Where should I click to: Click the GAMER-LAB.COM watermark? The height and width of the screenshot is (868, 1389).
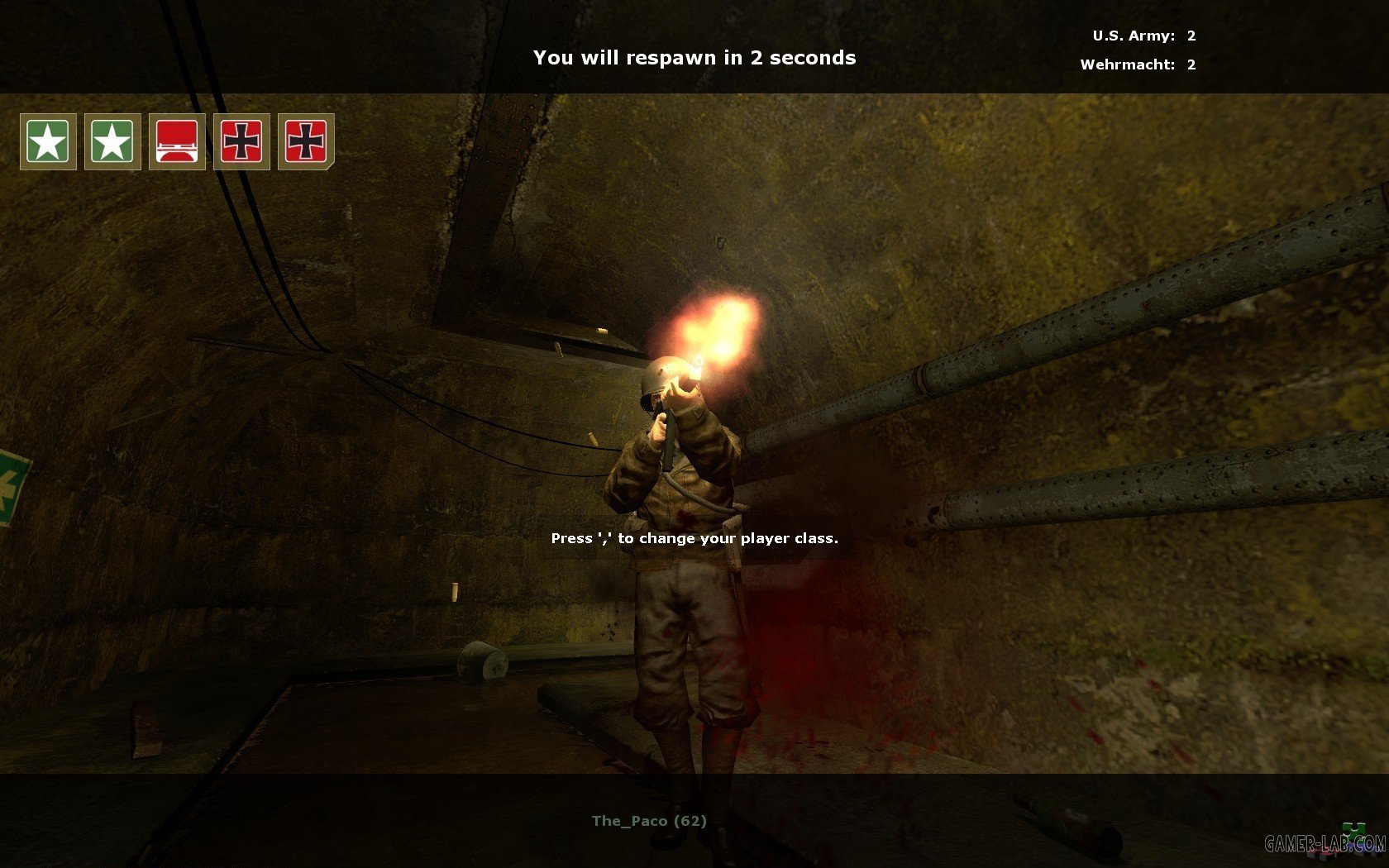click(1325, 843)
